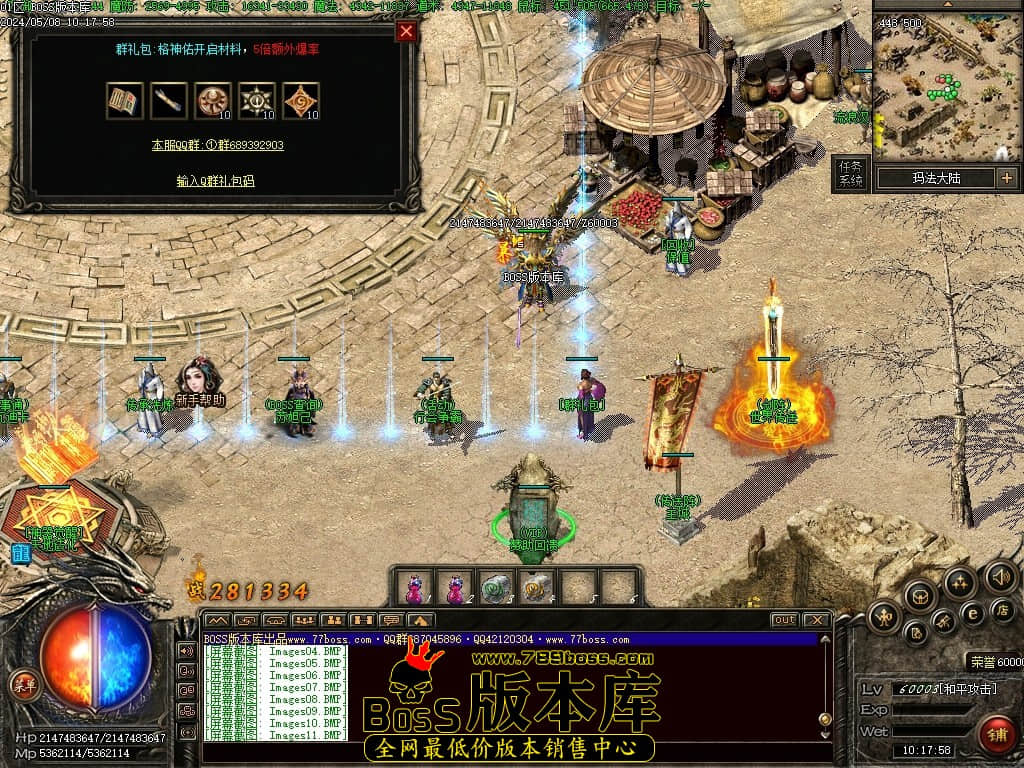
Task: Toggle the sound speaker icon
Action: 1000,576
